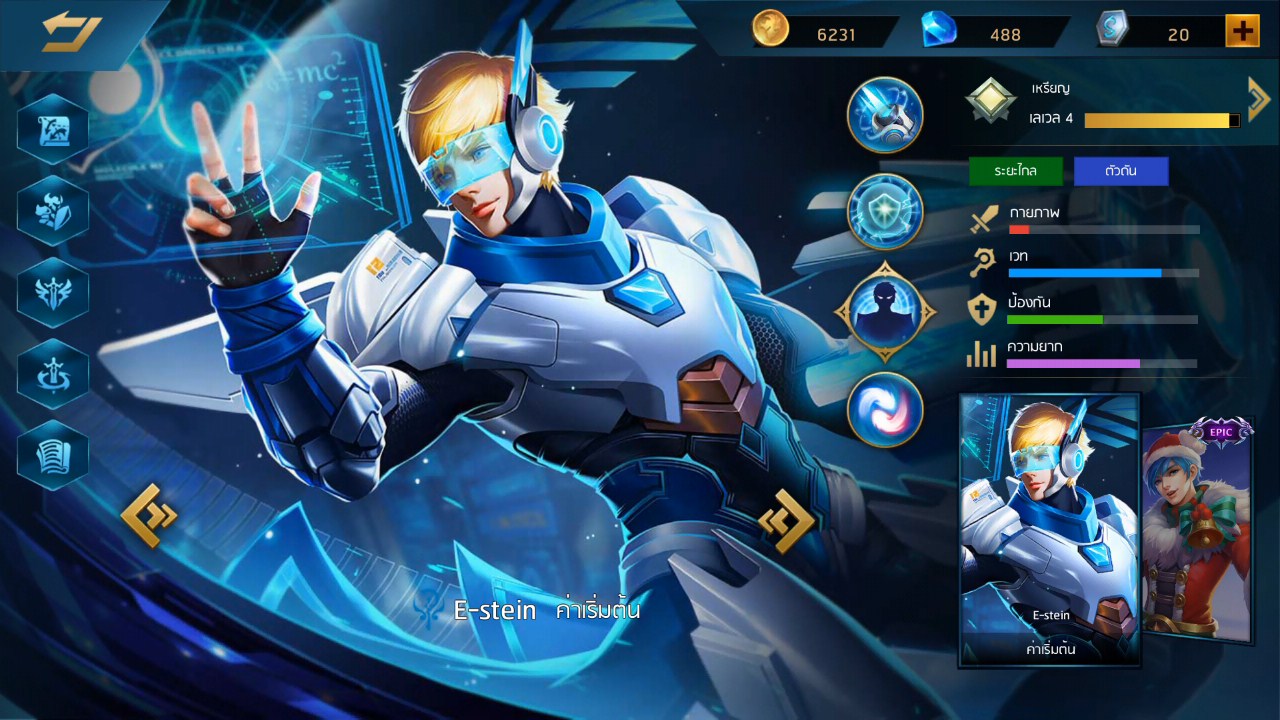Viewport: 1280px width, 720px height.
Task: Show the next hero with right gold arrow
Action: (786, 520)
